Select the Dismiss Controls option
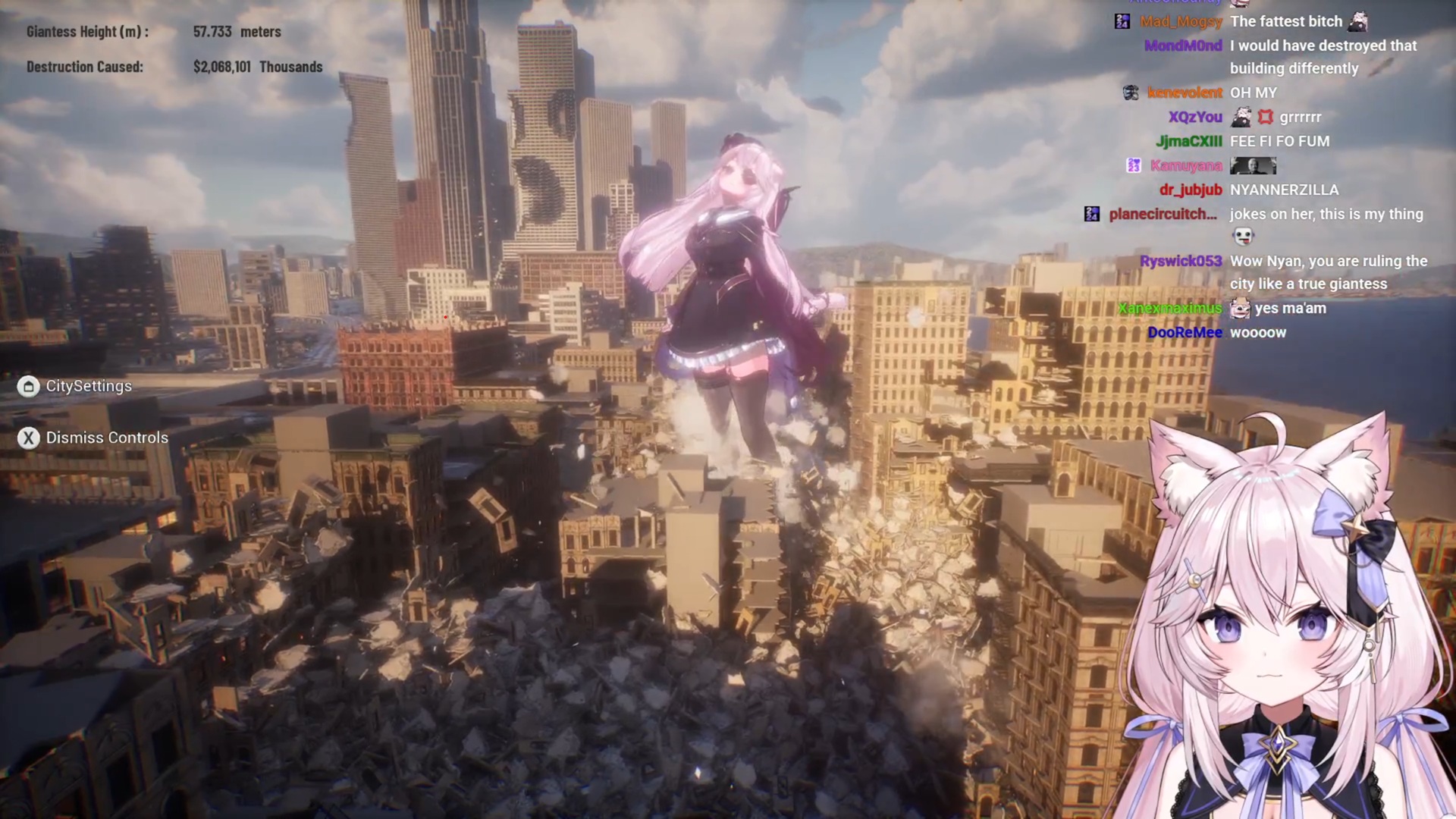The image size is (1456, 819). [x=106, y=438]
